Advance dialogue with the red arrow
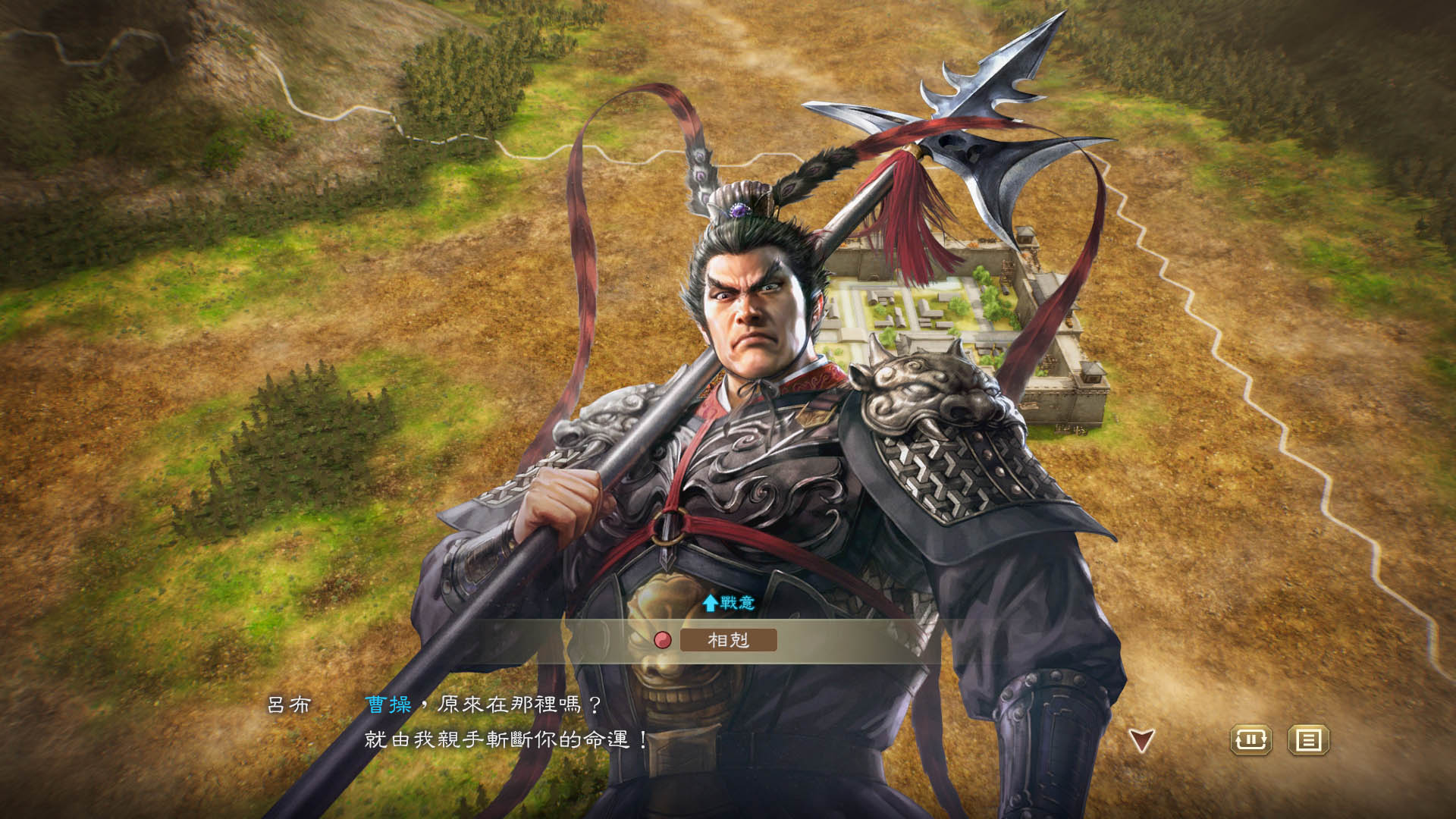1456x819 pixels. 1141,740
